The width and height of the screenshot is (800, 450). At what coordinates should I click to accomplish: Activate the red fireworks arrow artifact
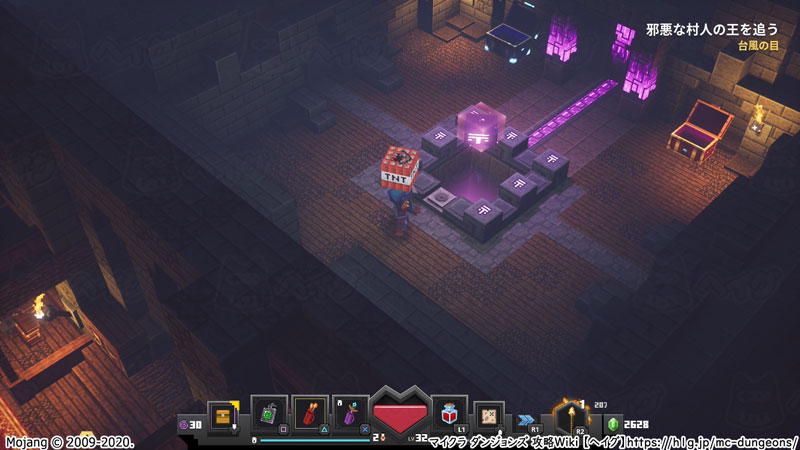[x=310, y=414]
